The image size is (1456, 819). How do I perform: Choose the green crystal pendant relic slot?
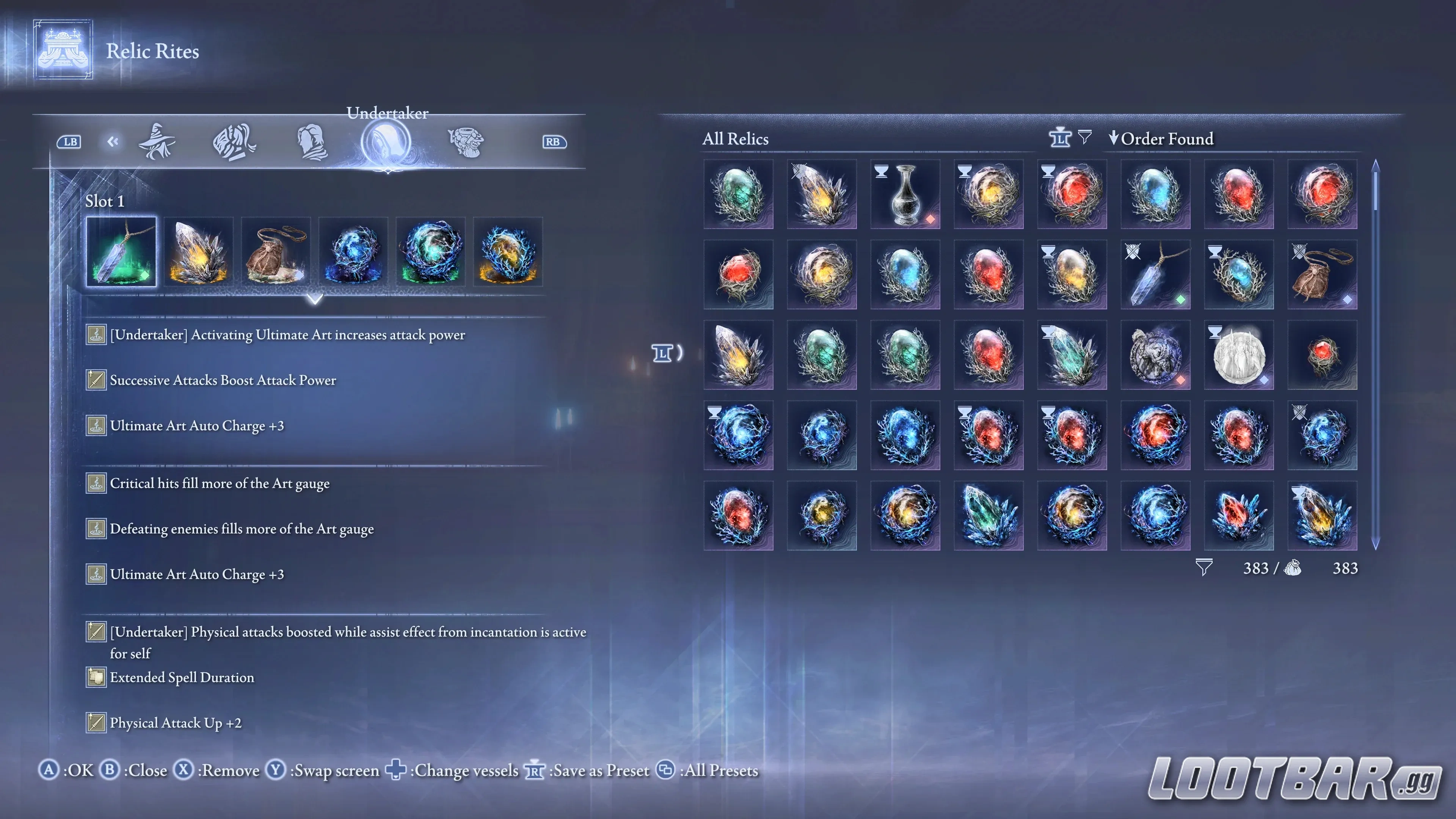point(121,251)
